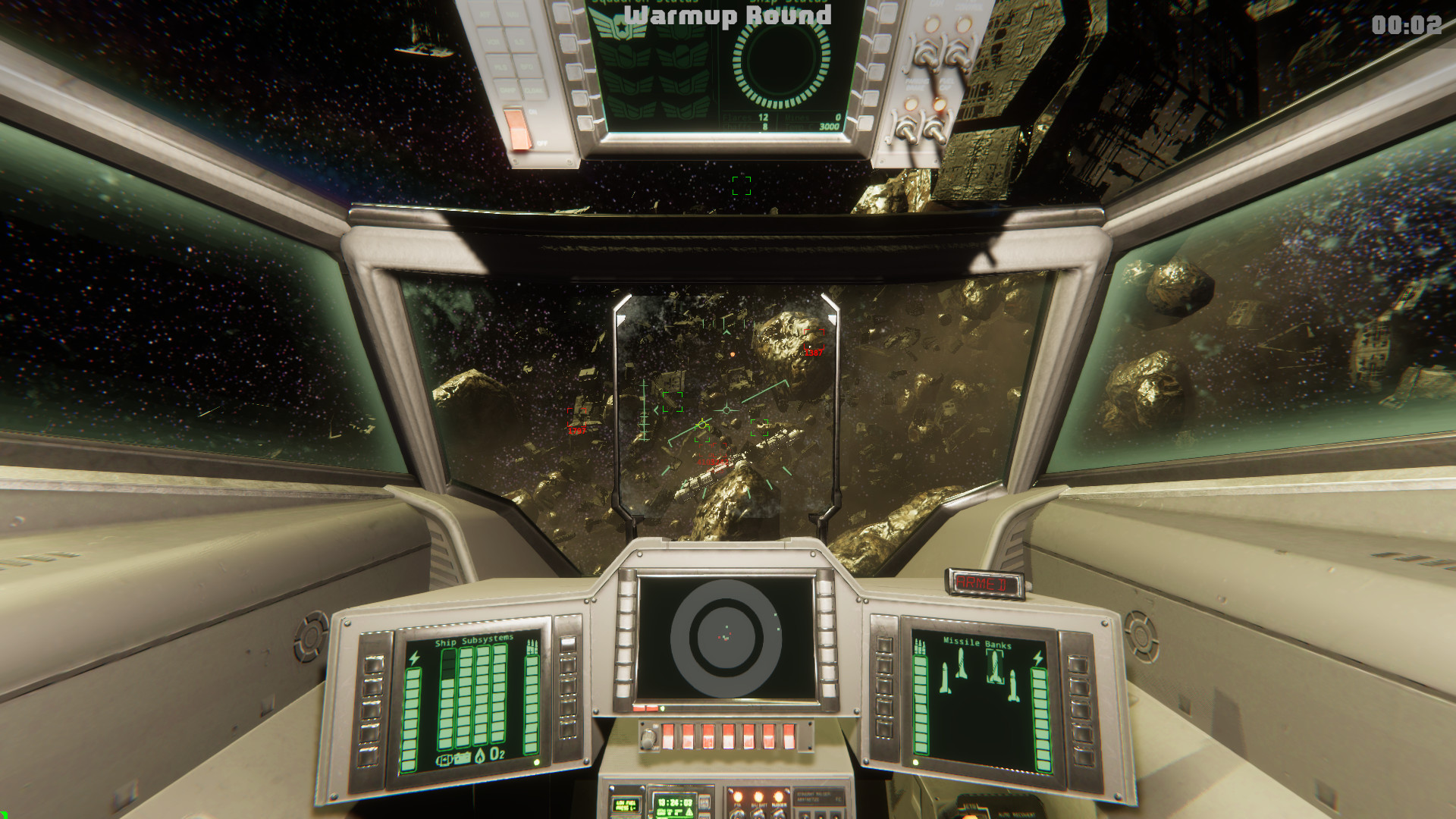Click the Missile Banks title on the right MFD

pyautogui.click(x=977, y=644)
